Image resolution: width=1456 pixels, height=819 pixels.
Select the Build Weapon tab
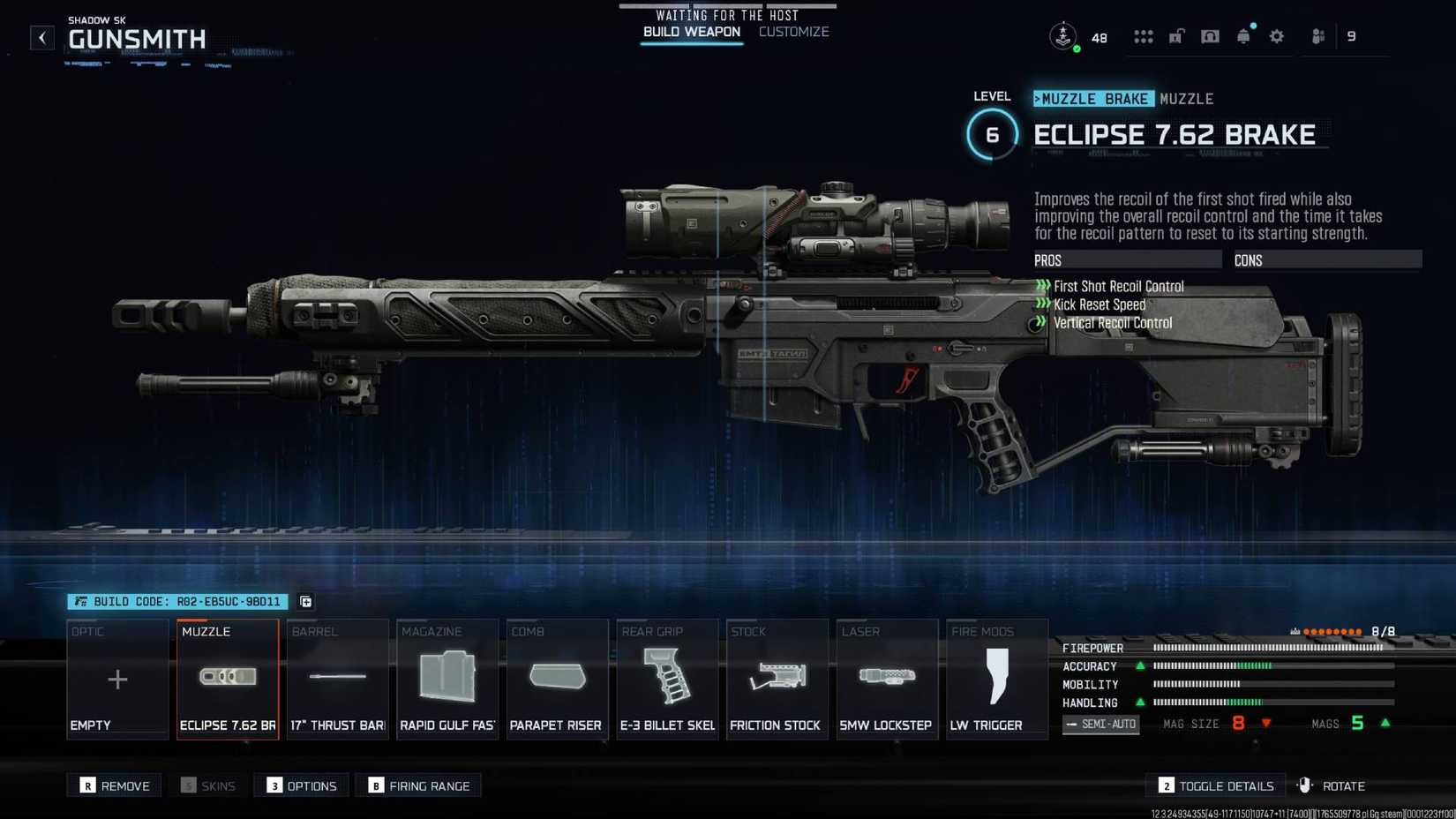pos(691,31)
